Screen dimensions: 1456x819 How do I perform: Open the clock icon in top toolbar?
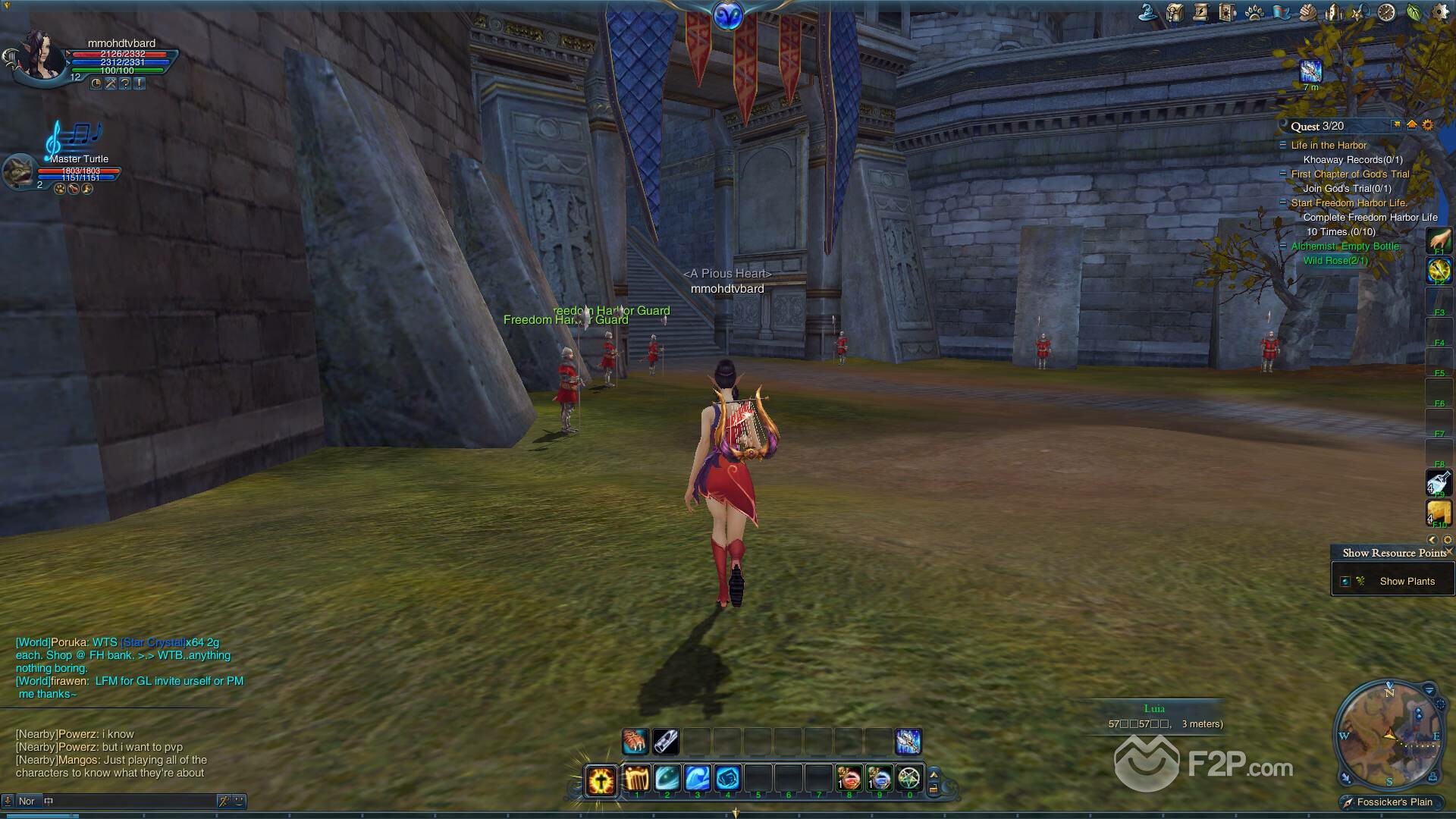(1386, 12)
